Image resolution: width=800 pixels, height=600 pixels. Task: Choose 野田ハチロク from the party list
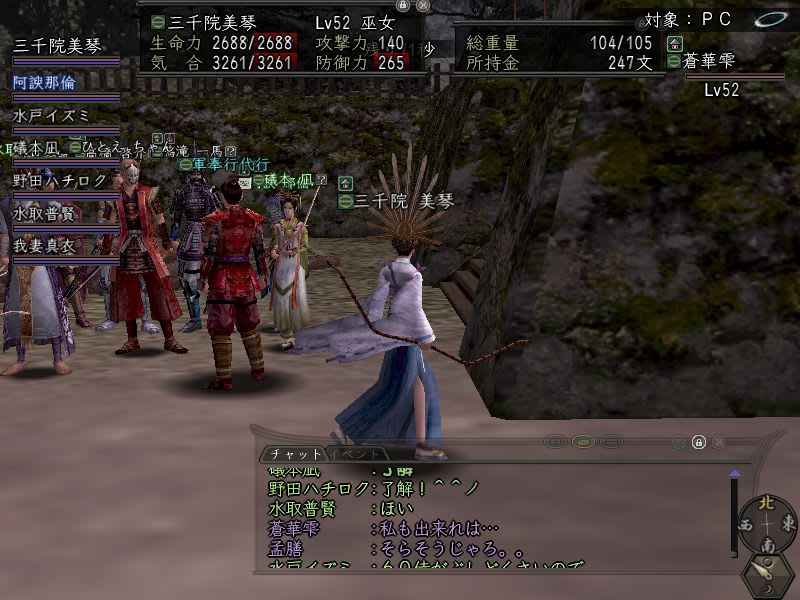click(x=60, y=180)
